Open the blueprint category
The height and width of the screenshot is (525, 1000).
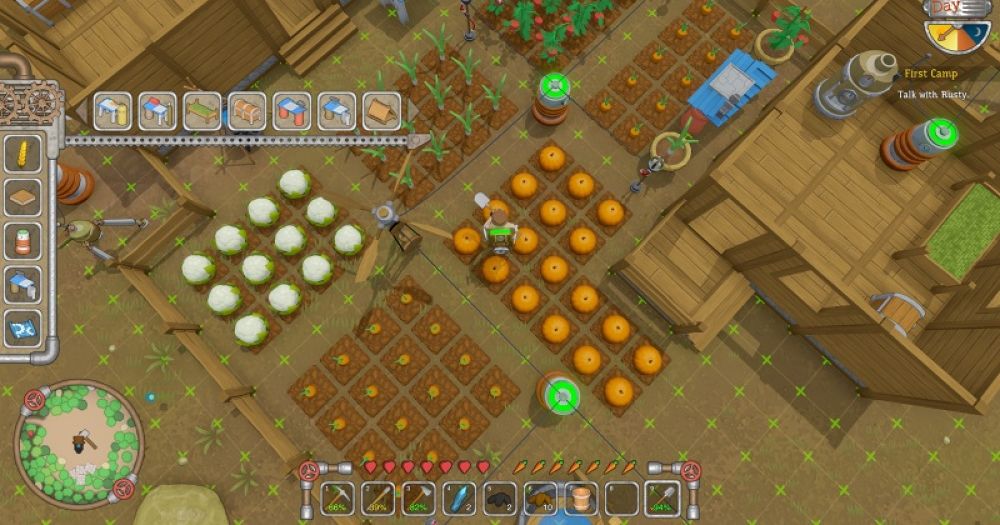[x=22, y=327]
